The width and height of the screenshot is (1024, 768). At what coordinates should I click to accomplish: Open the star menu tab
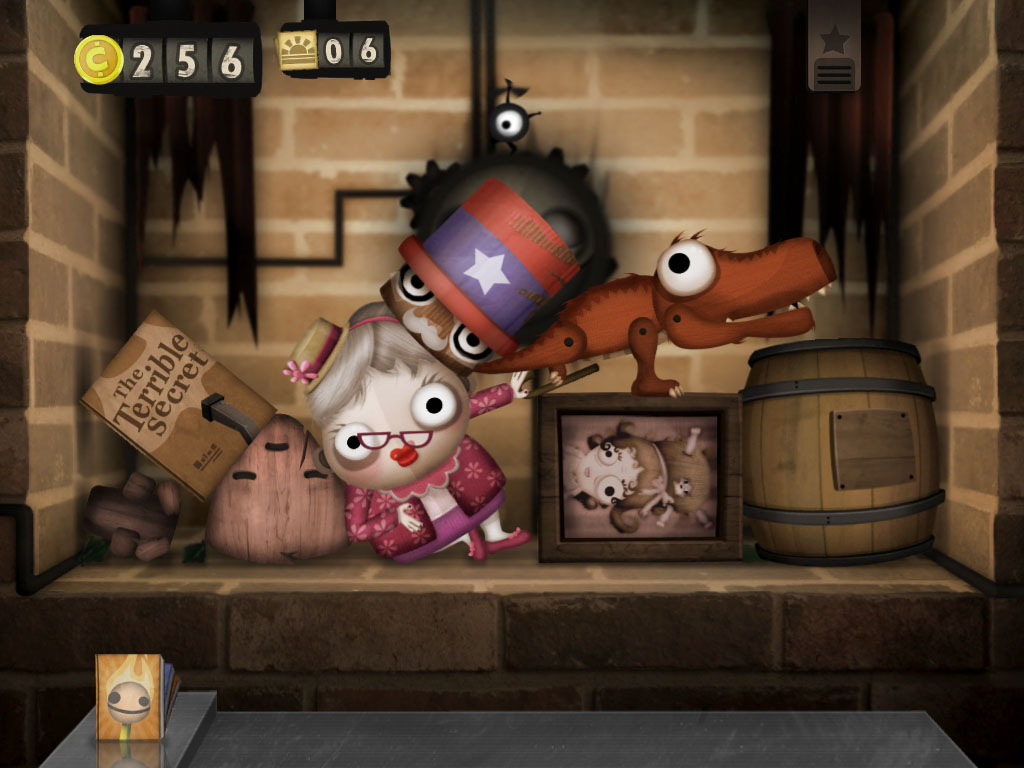pyautogui.click(x=834, y=50)
